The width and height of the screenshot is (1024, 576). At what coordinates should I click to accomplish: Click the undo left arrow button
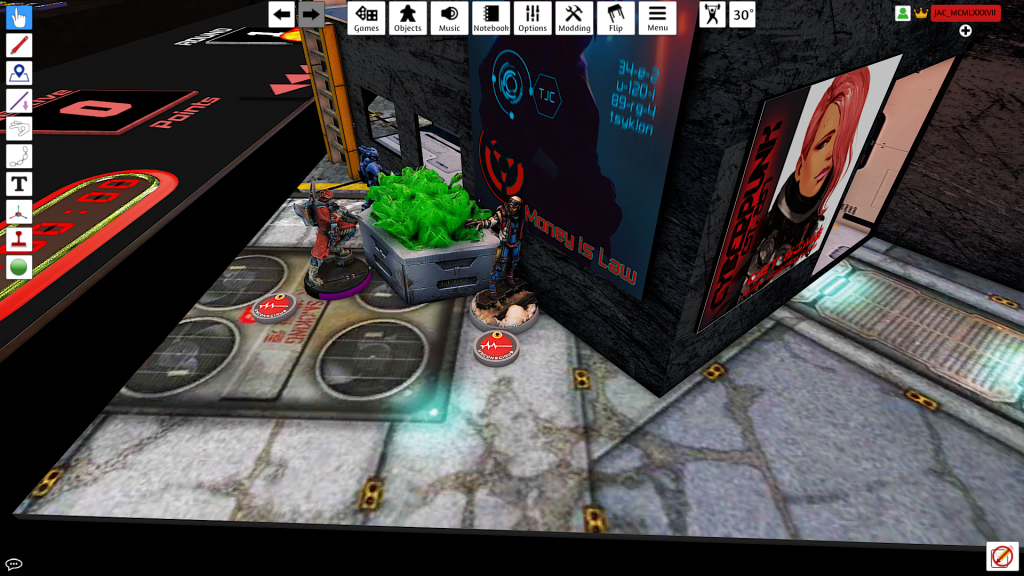tap(282, 14)
